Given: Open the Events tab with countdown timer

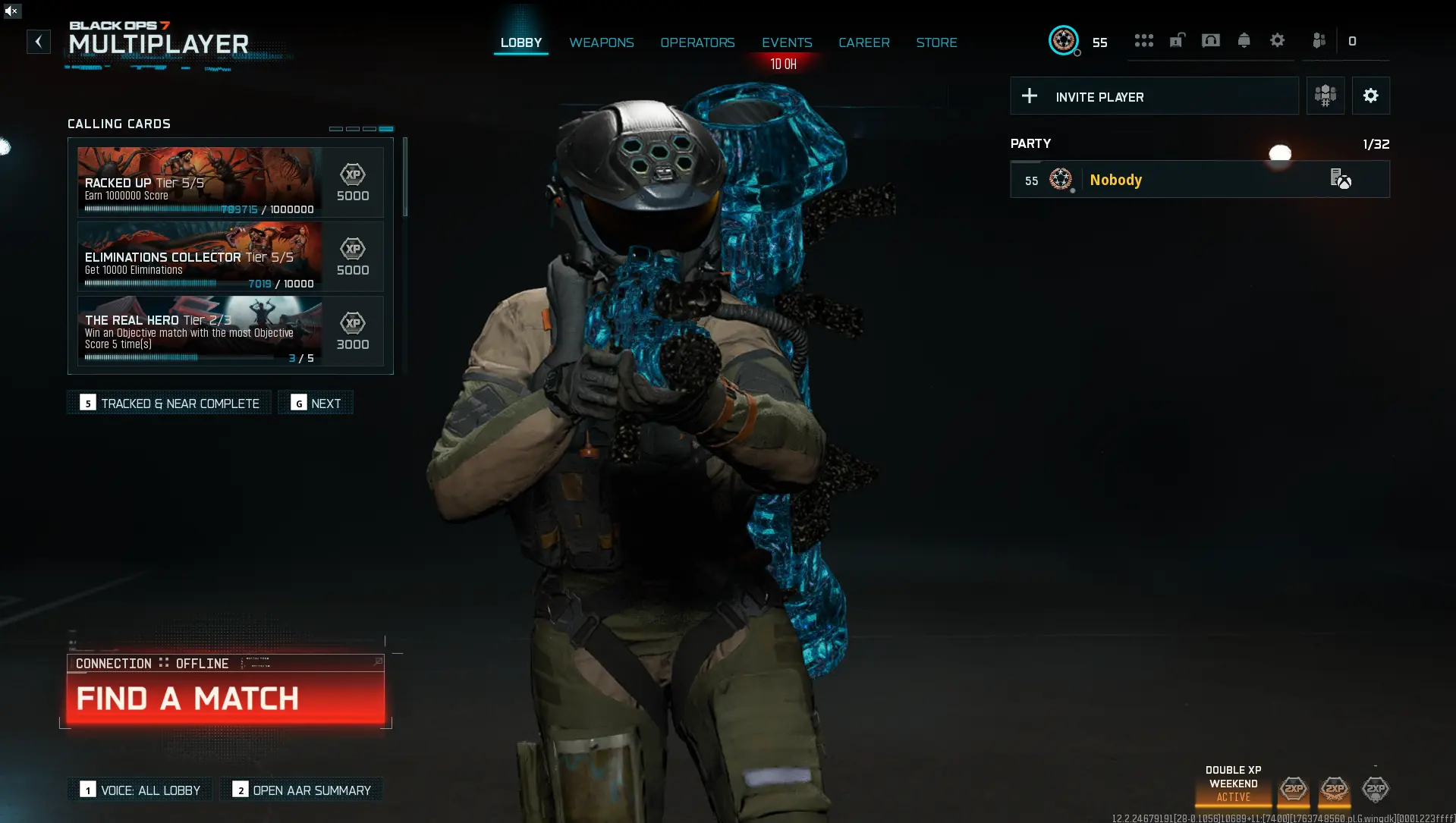Looking at the screenshot, I should 786,42.
